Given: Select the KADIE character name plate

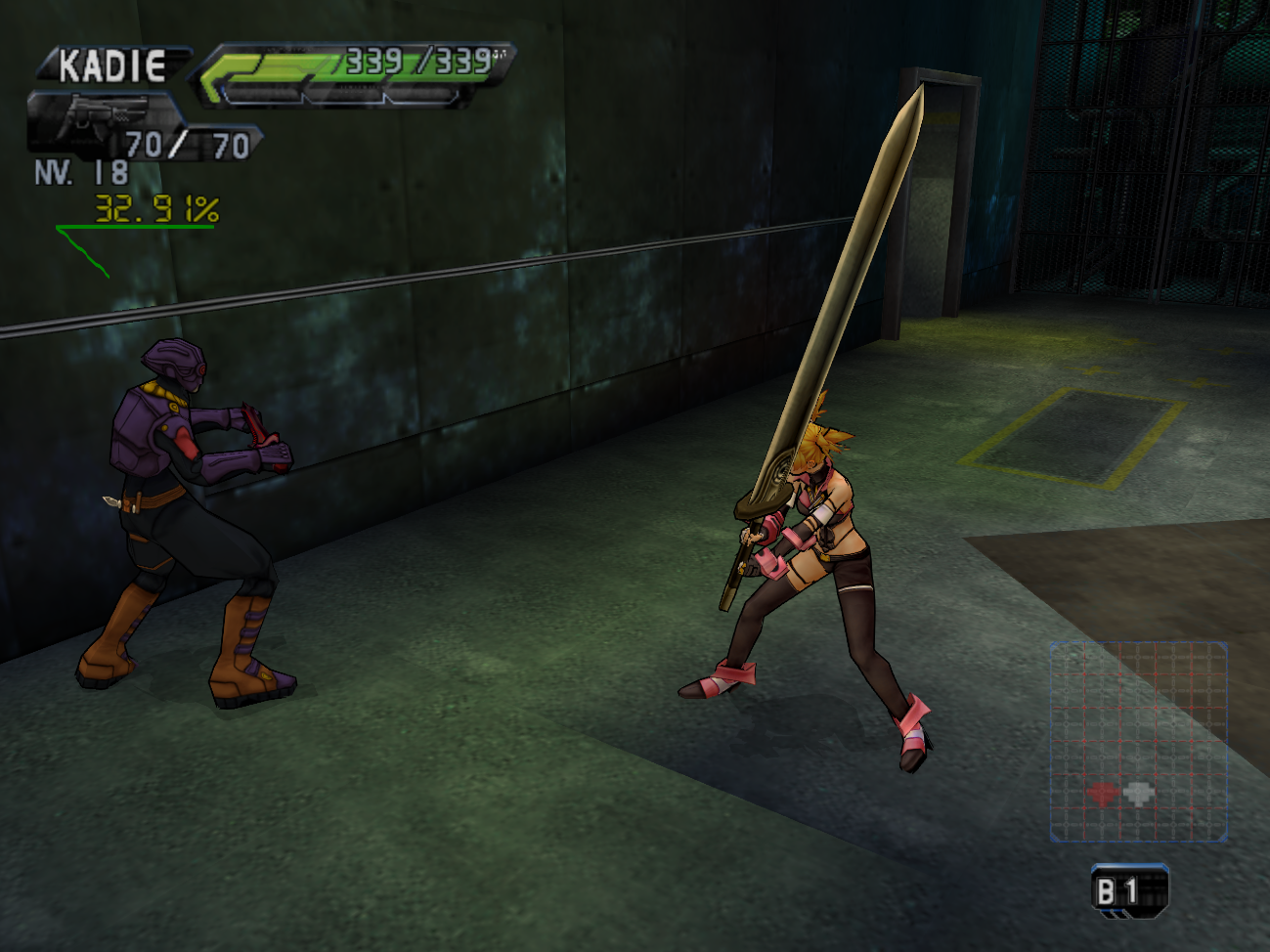Looking at the screenshot, I should tap(111, 66).
